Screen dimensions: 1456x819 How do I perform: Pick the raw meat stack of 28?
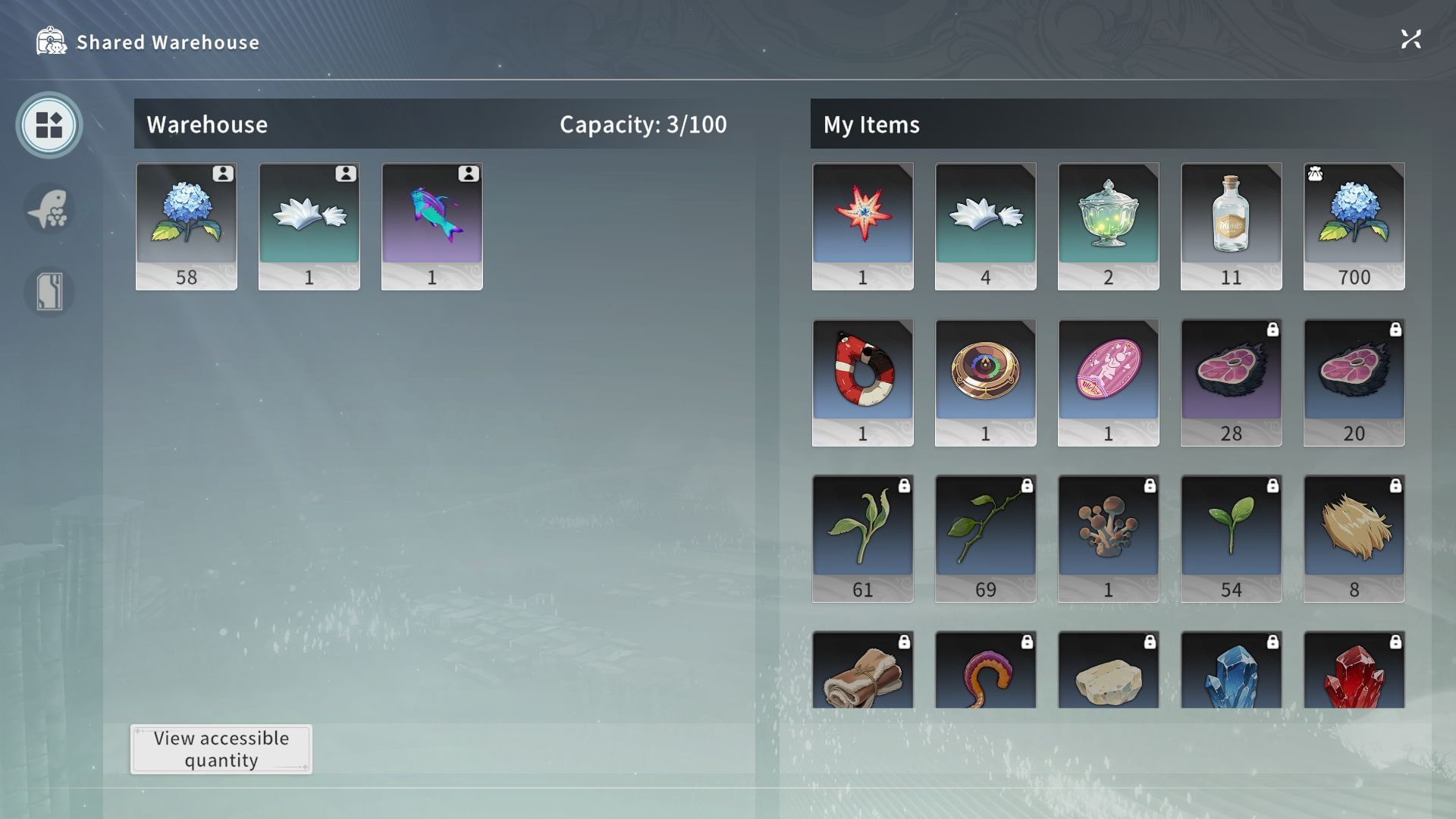click(1232, 382)
